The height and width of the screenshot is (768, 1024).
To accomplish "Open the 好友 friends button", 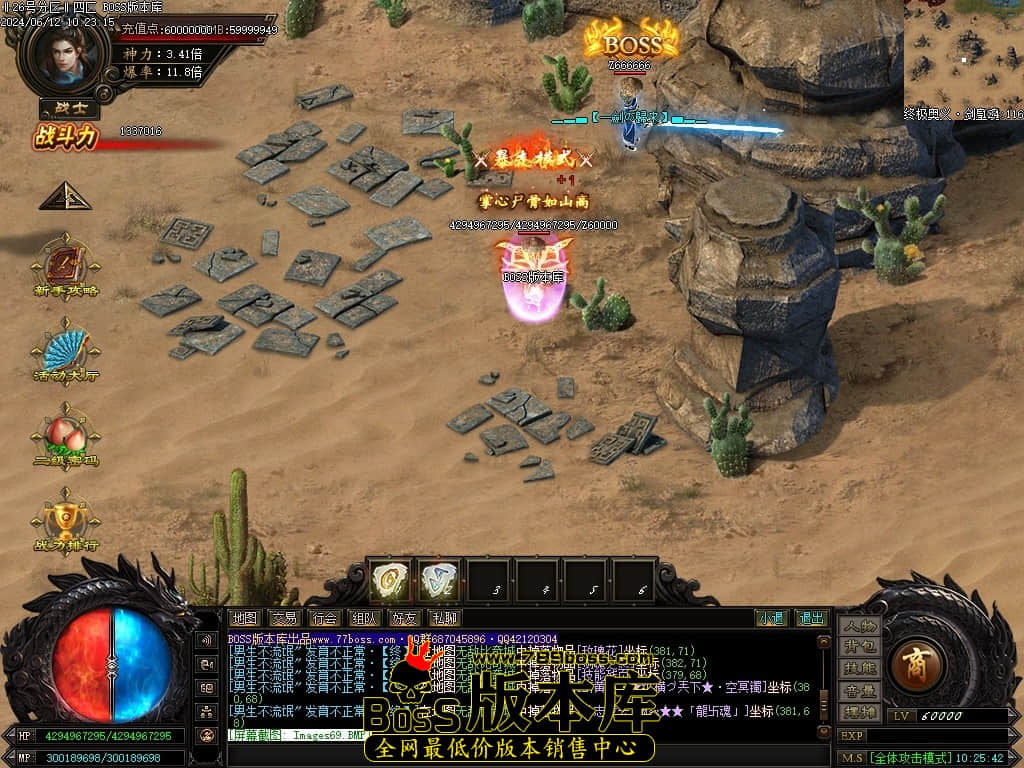I will (x=404, y=619).
